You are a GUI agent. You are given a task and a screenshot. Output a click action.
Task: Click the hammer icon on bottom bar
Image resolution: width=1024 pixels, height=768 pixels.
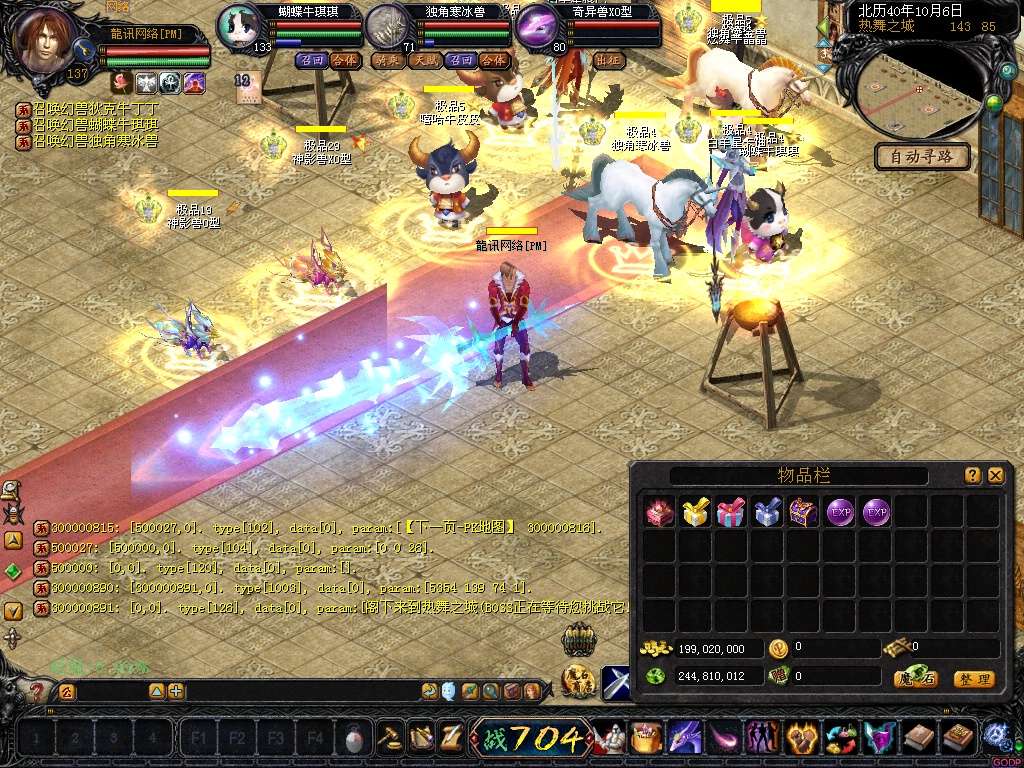click(389, 739)
